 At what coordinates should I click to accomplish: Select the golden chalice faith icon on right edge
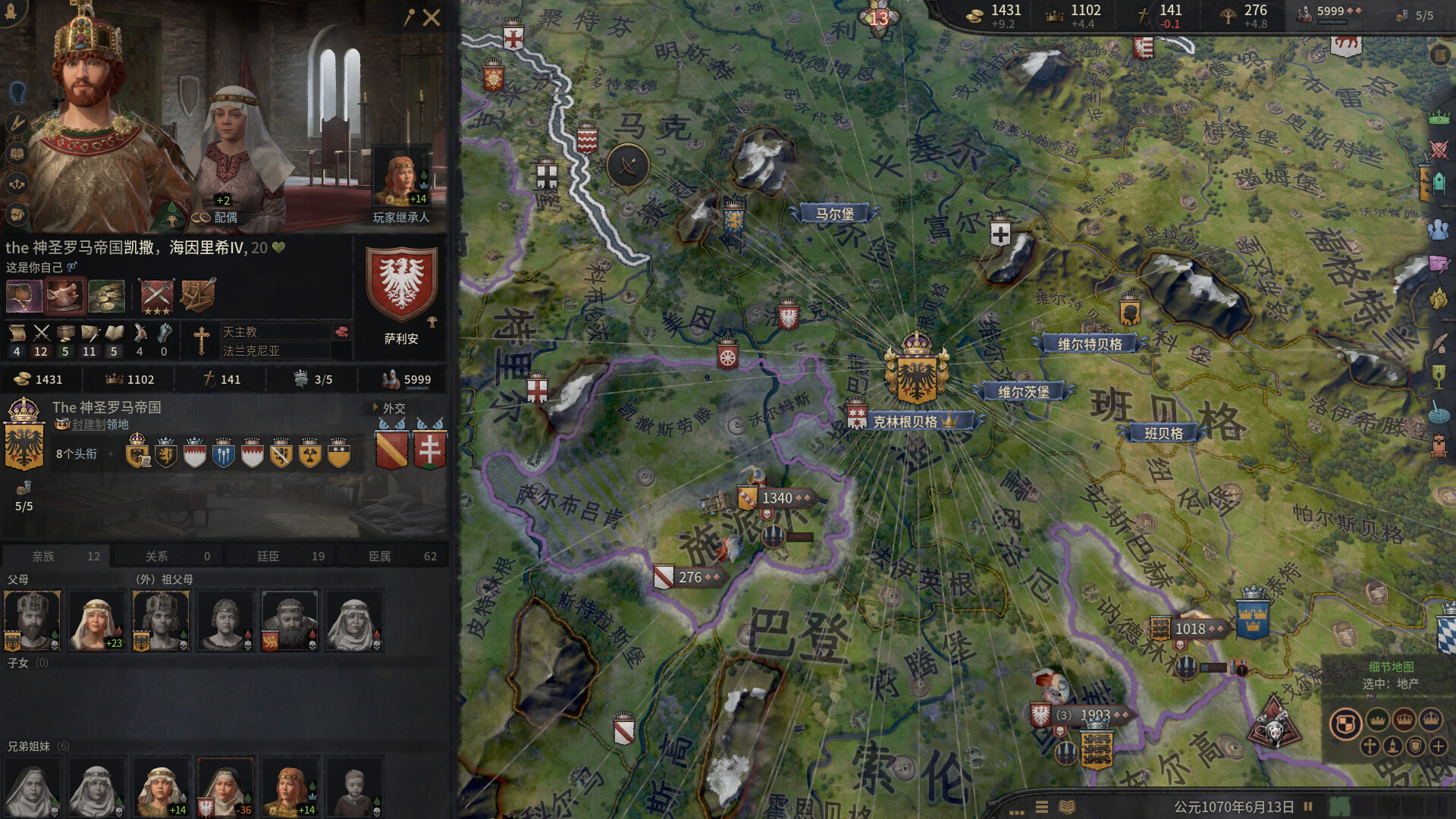tap(1439, 377)
